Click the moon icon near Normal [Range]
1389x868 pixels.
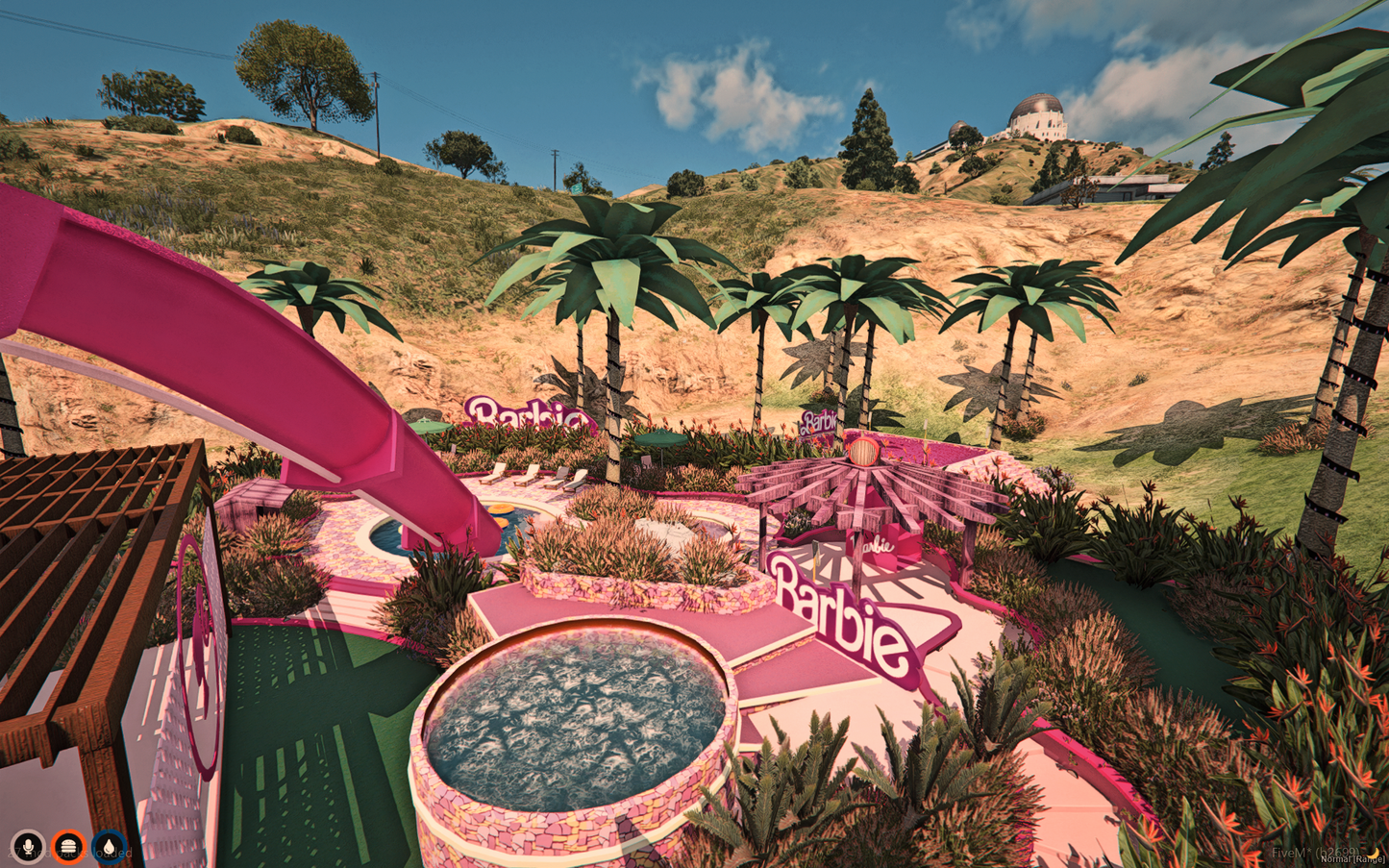(1373, 854)
